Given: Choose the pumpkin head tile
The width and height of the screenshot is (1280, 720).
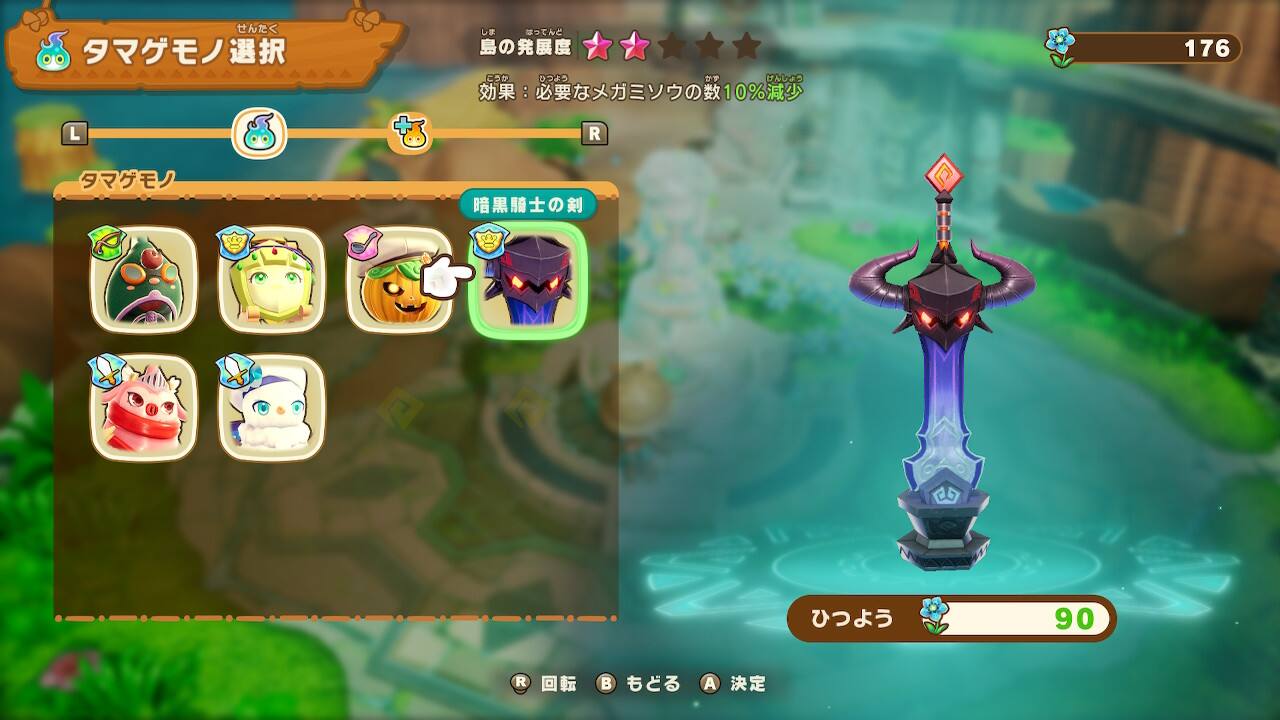Looking at the screenshot, I should [x=396, y=280].
